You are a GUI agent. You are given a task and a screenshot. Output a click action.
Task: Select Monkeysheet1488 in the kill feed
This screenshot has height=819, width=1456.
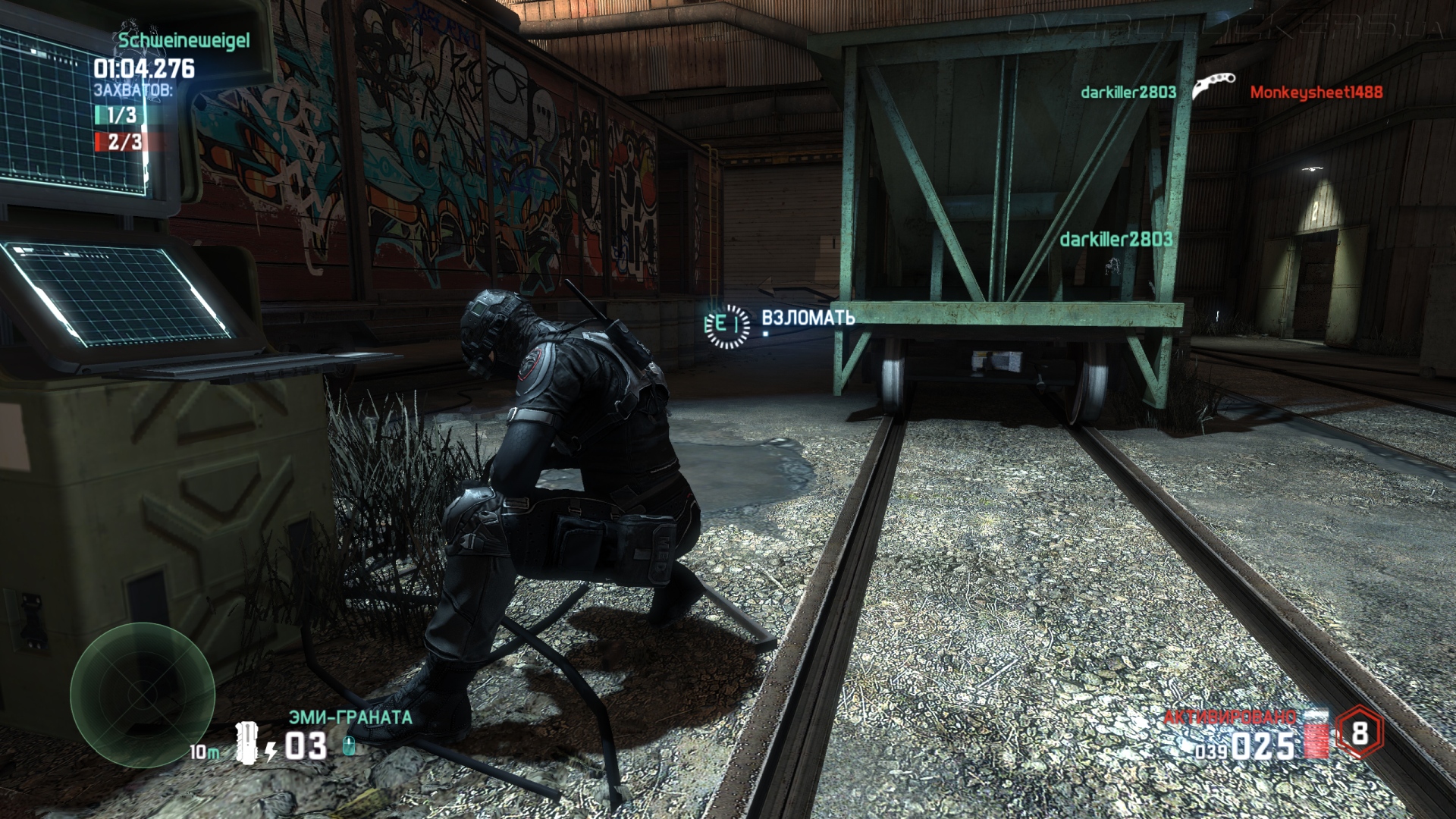[1316, 93]
